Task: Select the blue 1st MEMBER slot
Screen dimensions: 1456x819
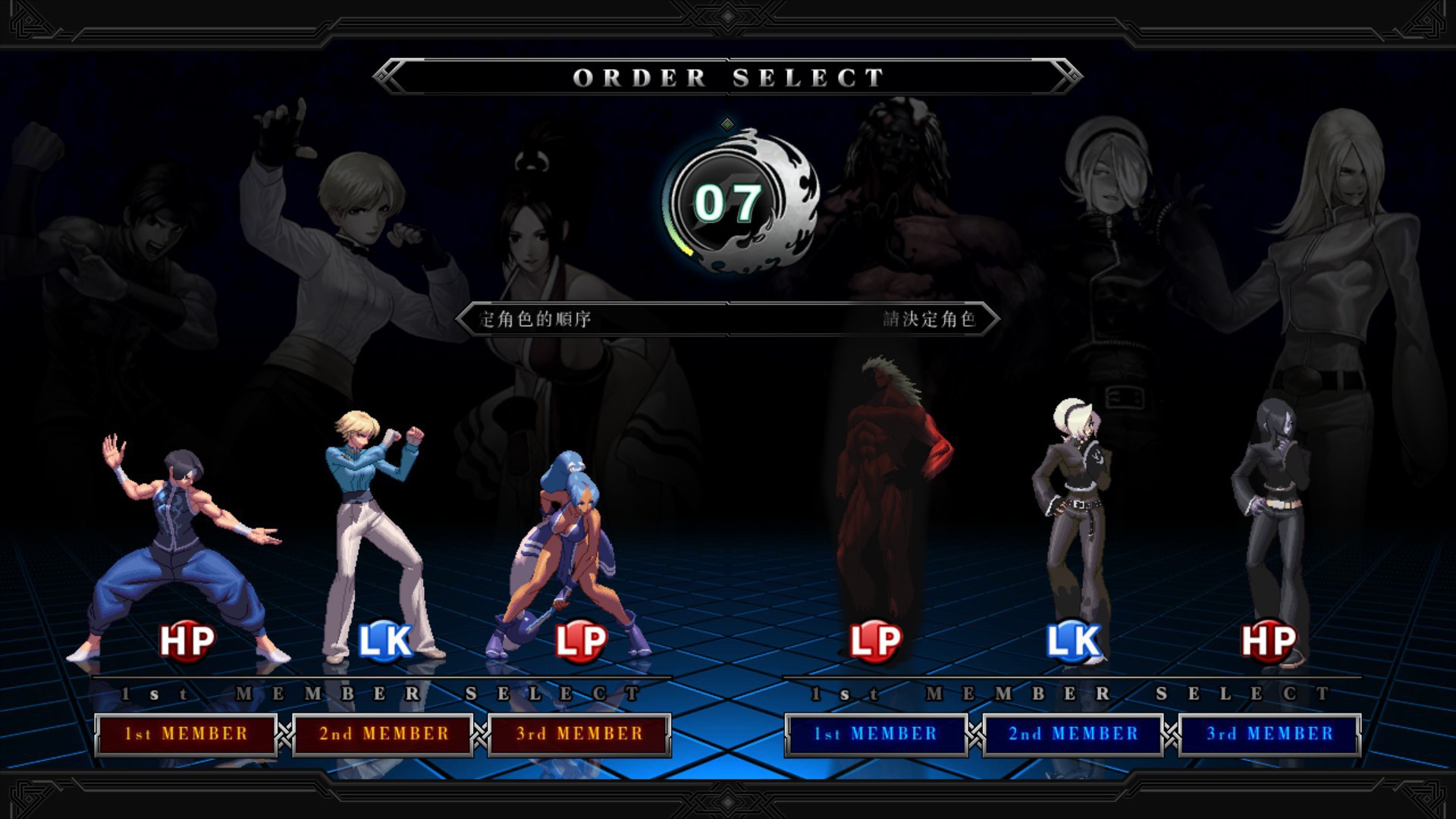Action: point(876,734)
